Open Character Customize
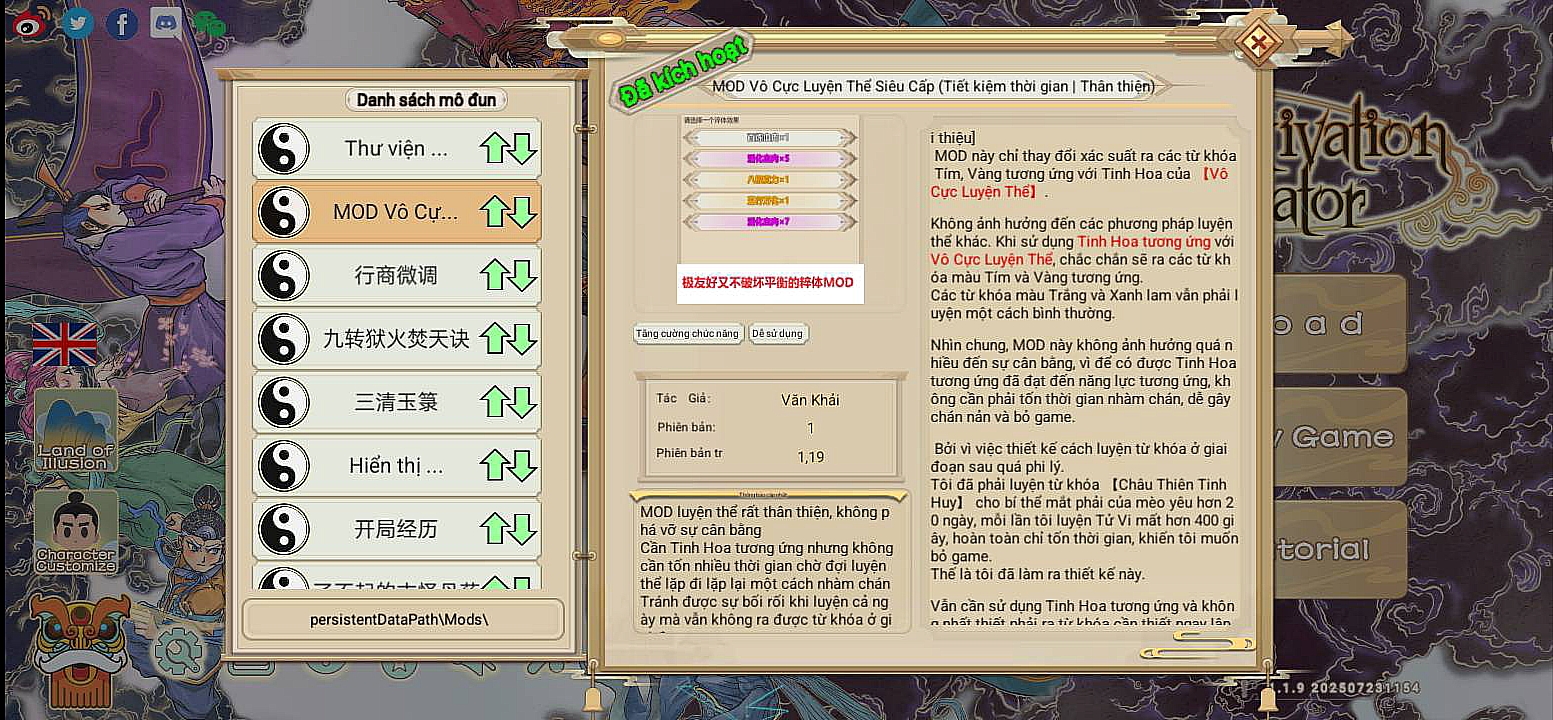The height and width of the screenshot is (720, 1553). (x=76, y=533)
